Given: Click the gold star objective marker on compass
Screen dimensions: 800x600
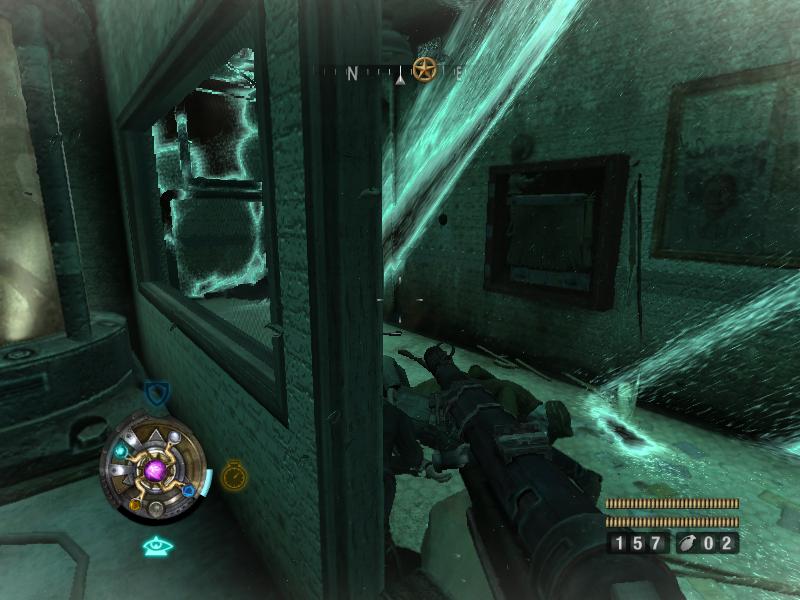Looking at the screenshot, I should pos(425,71).
